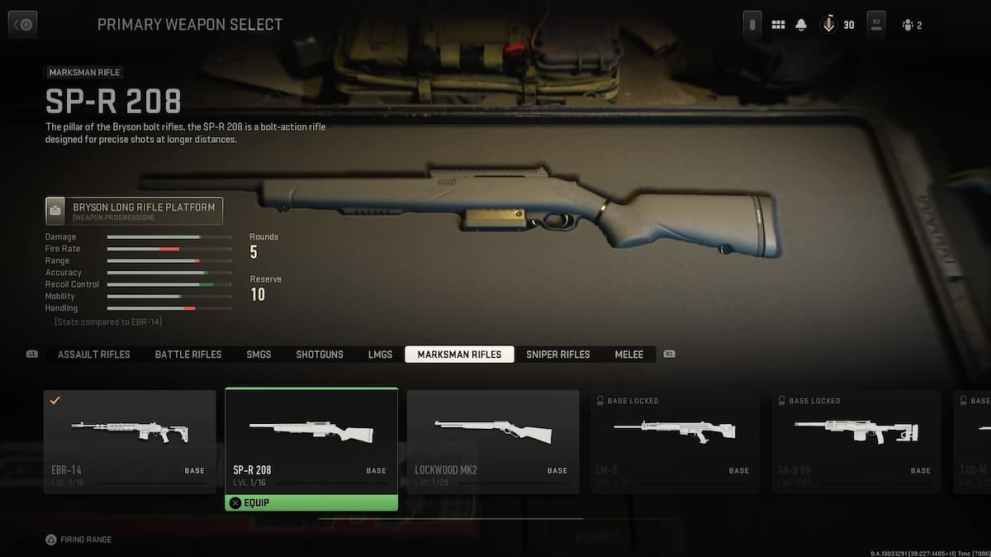
Task: Open the social party icon showing 2
Action: point(911,25)
